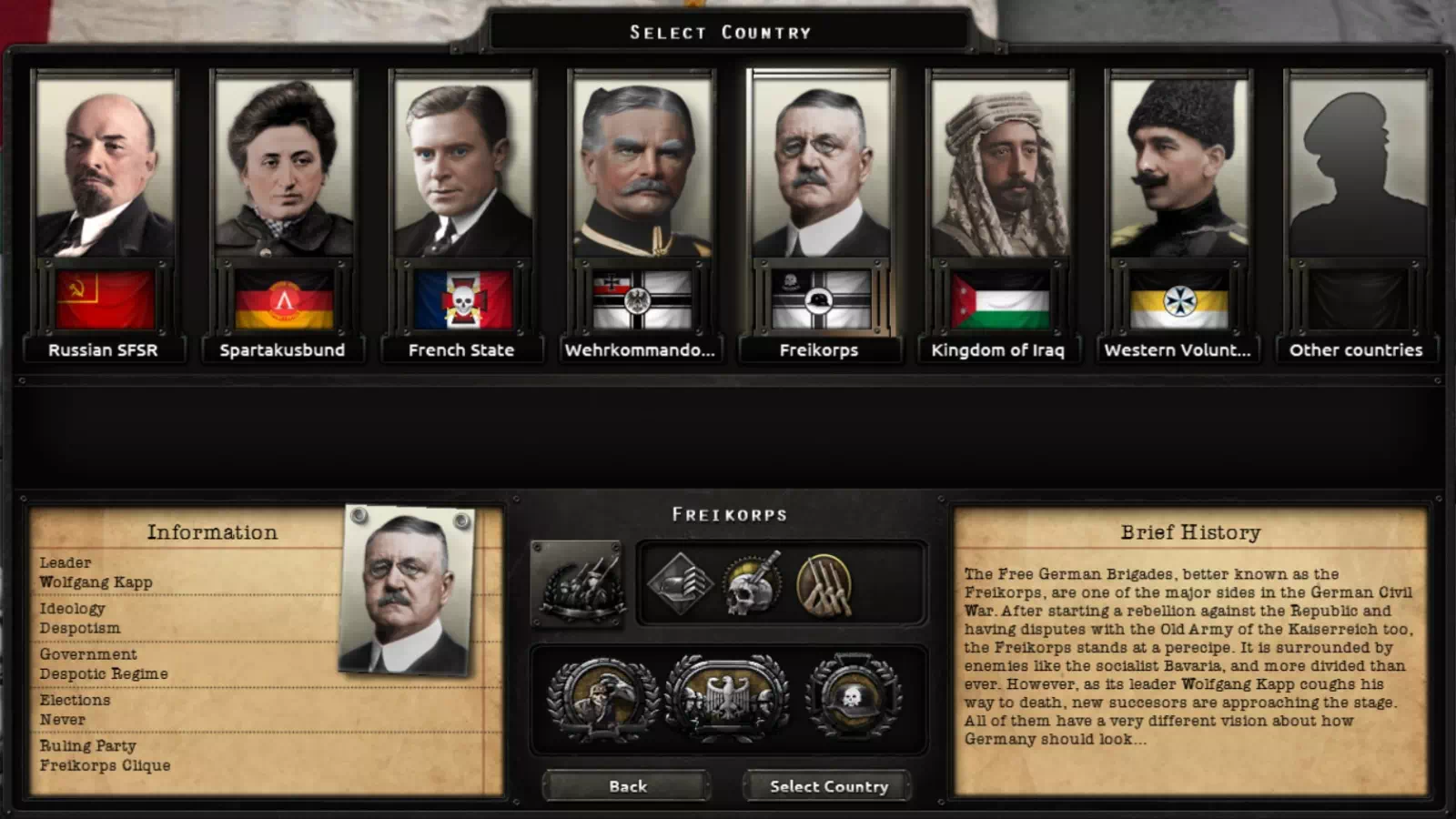Pick the French State leader portrait

[462, 168]
